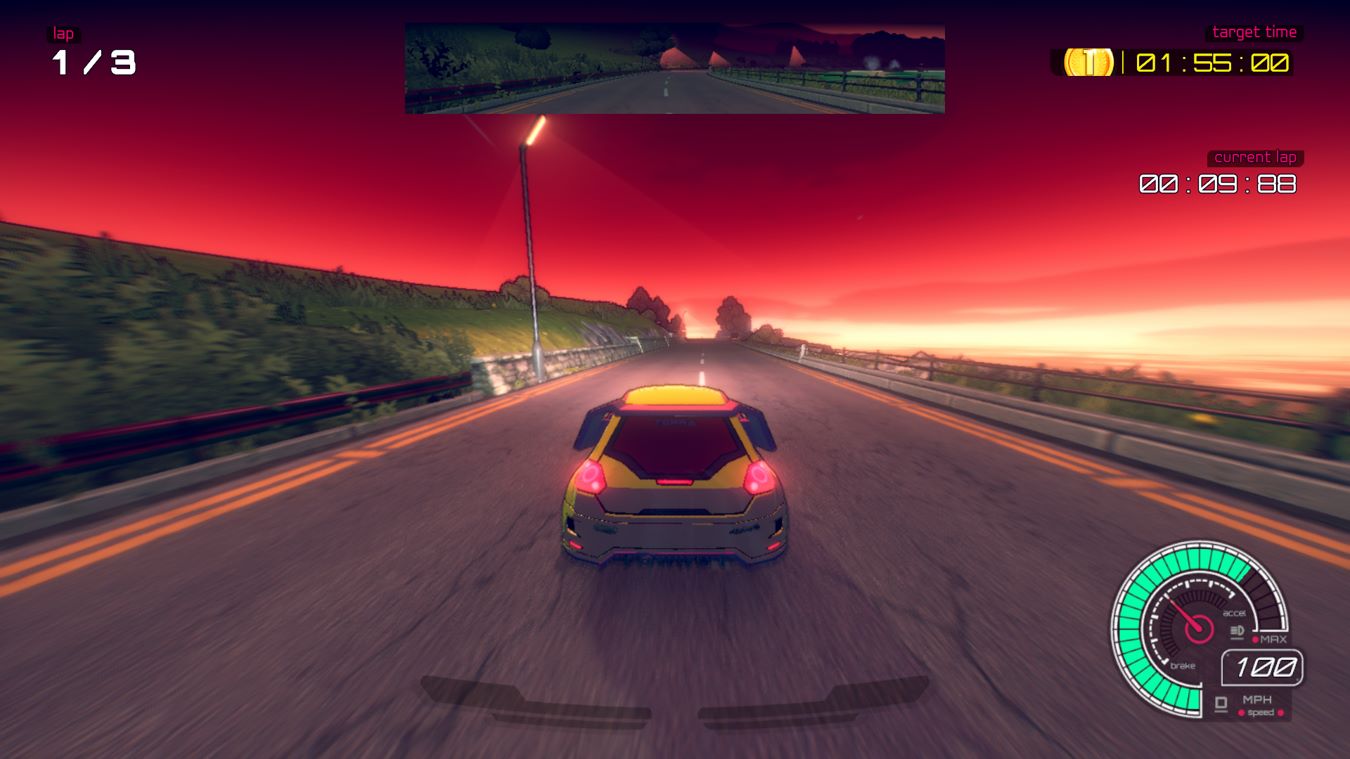Expand the rear-view mirror display

point(674,66)
